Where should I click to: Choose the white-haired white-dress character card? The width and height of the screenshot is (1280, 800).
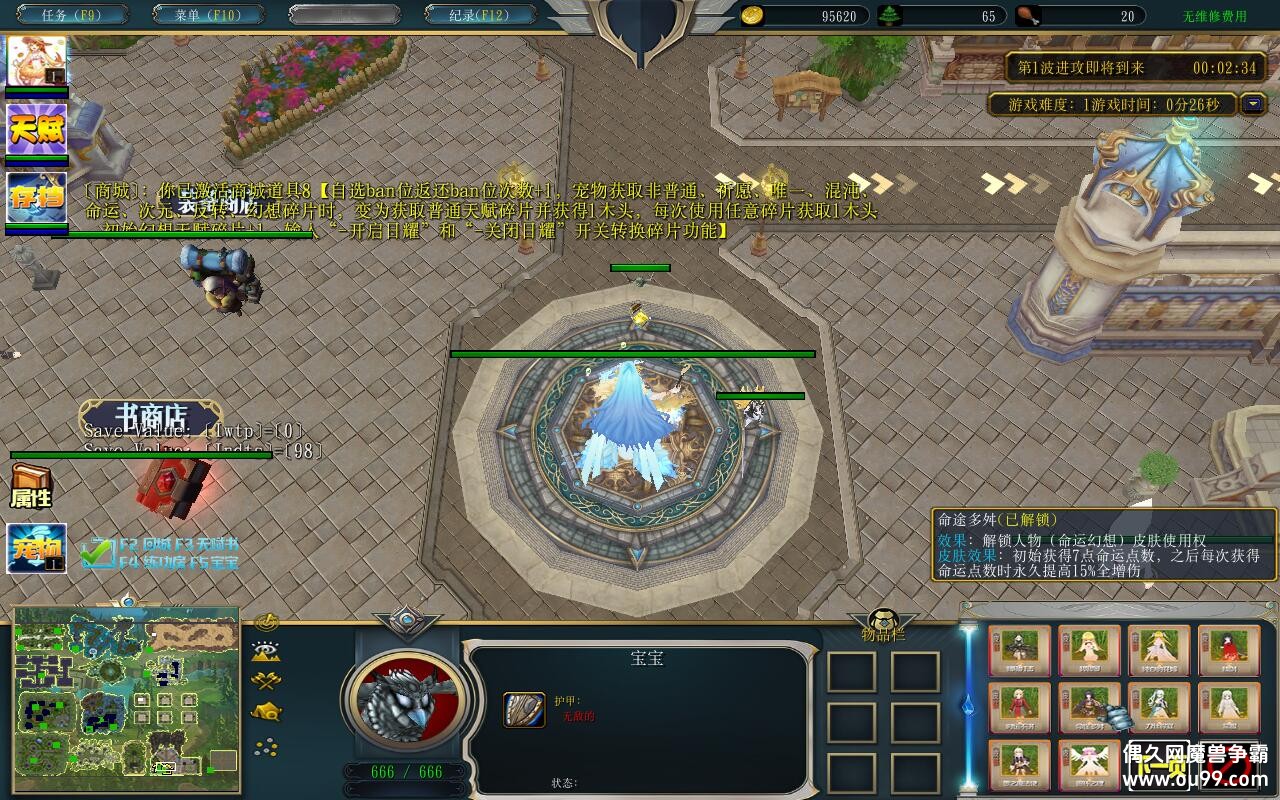1229,708
